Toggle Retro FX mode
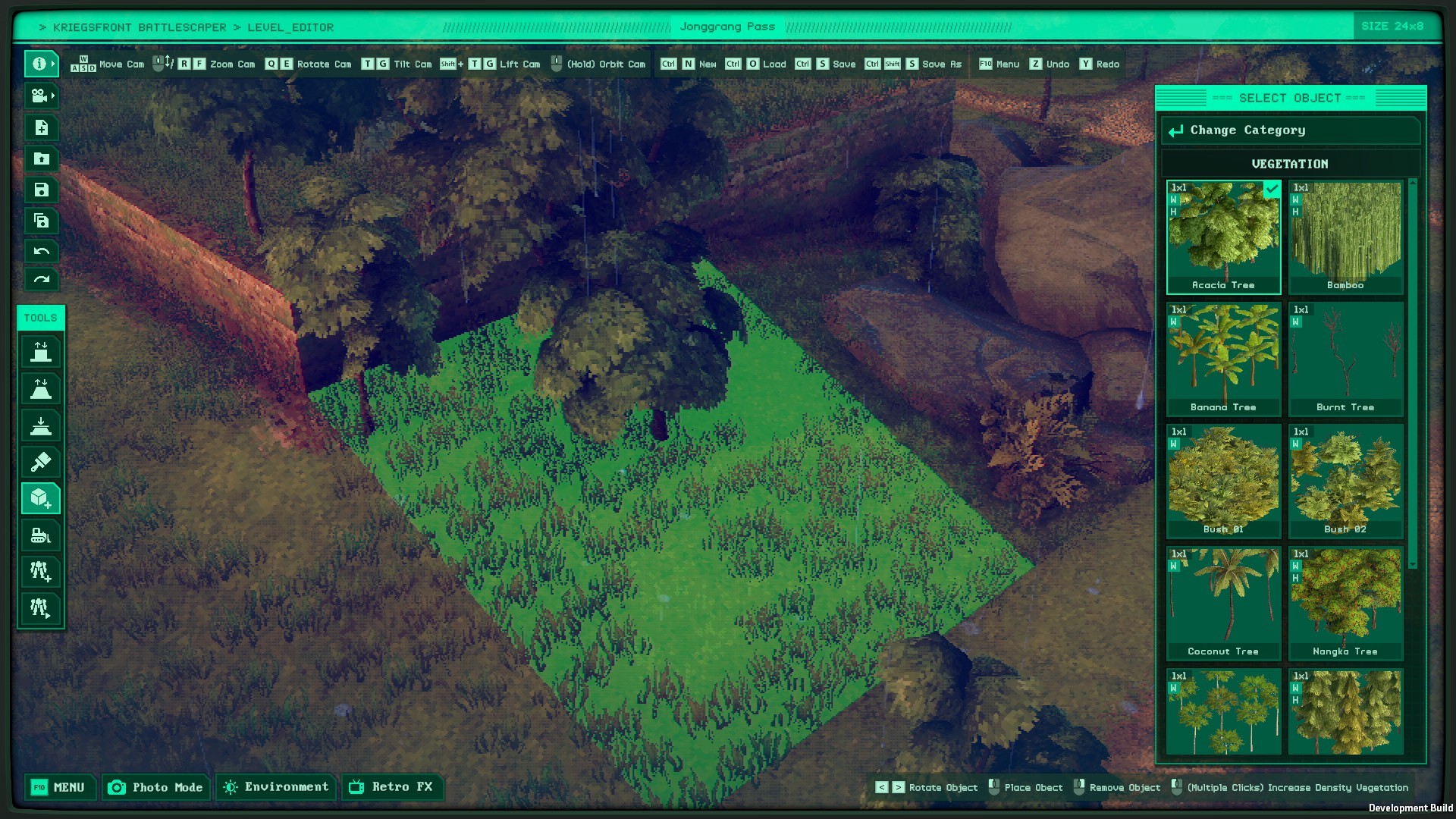The height and width of the screenshot is (819, 1456). tap(393, 787)
